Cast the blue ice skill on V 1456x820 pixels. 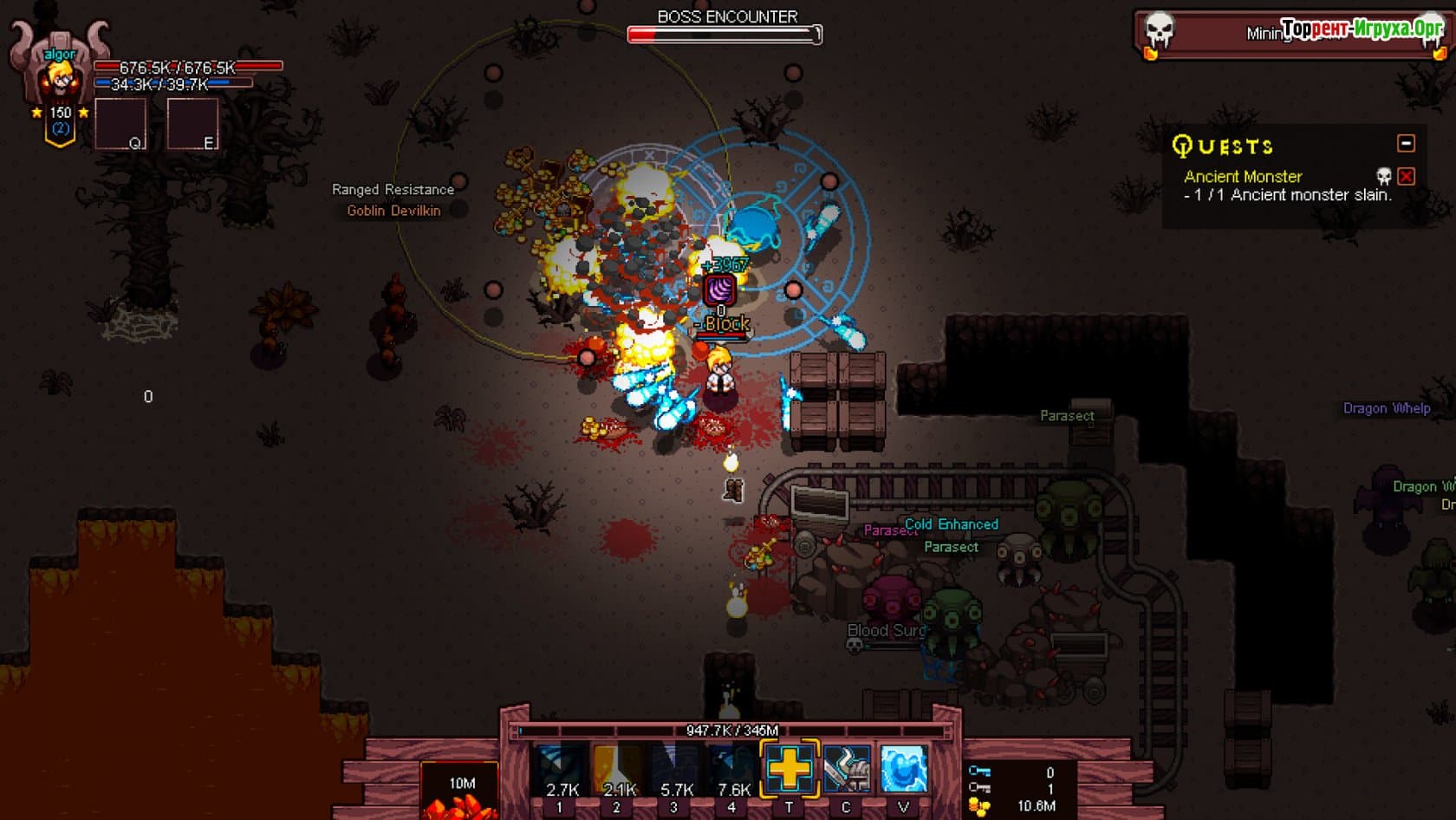904,768
